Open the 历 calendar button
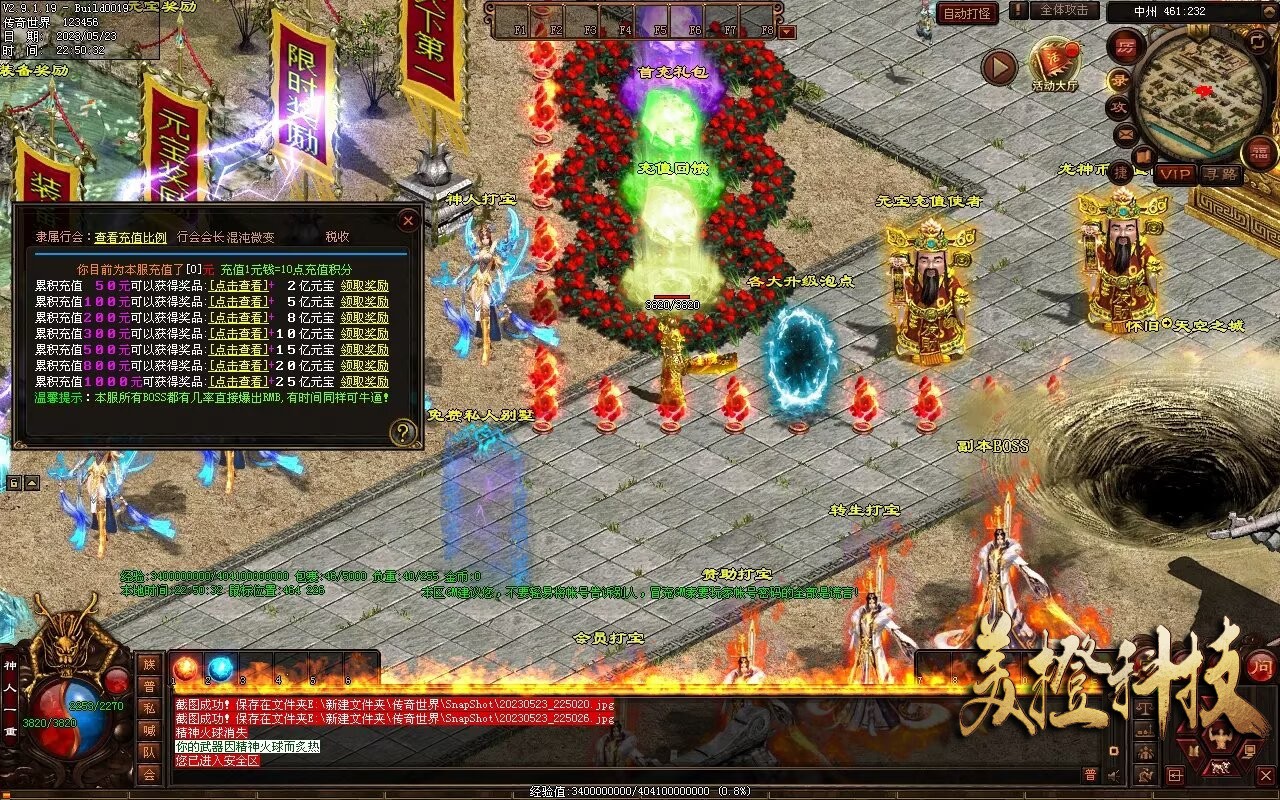Screen dimensions: 1280x800 [x=1126, y=46]
